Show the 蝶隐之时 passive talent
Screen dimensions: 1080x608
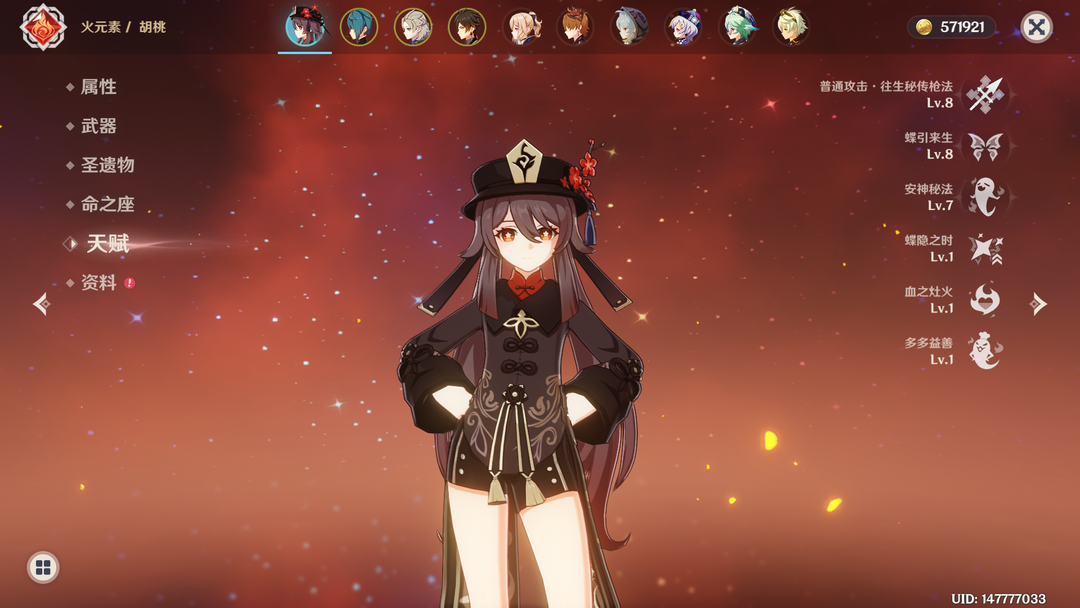(985, 249)
